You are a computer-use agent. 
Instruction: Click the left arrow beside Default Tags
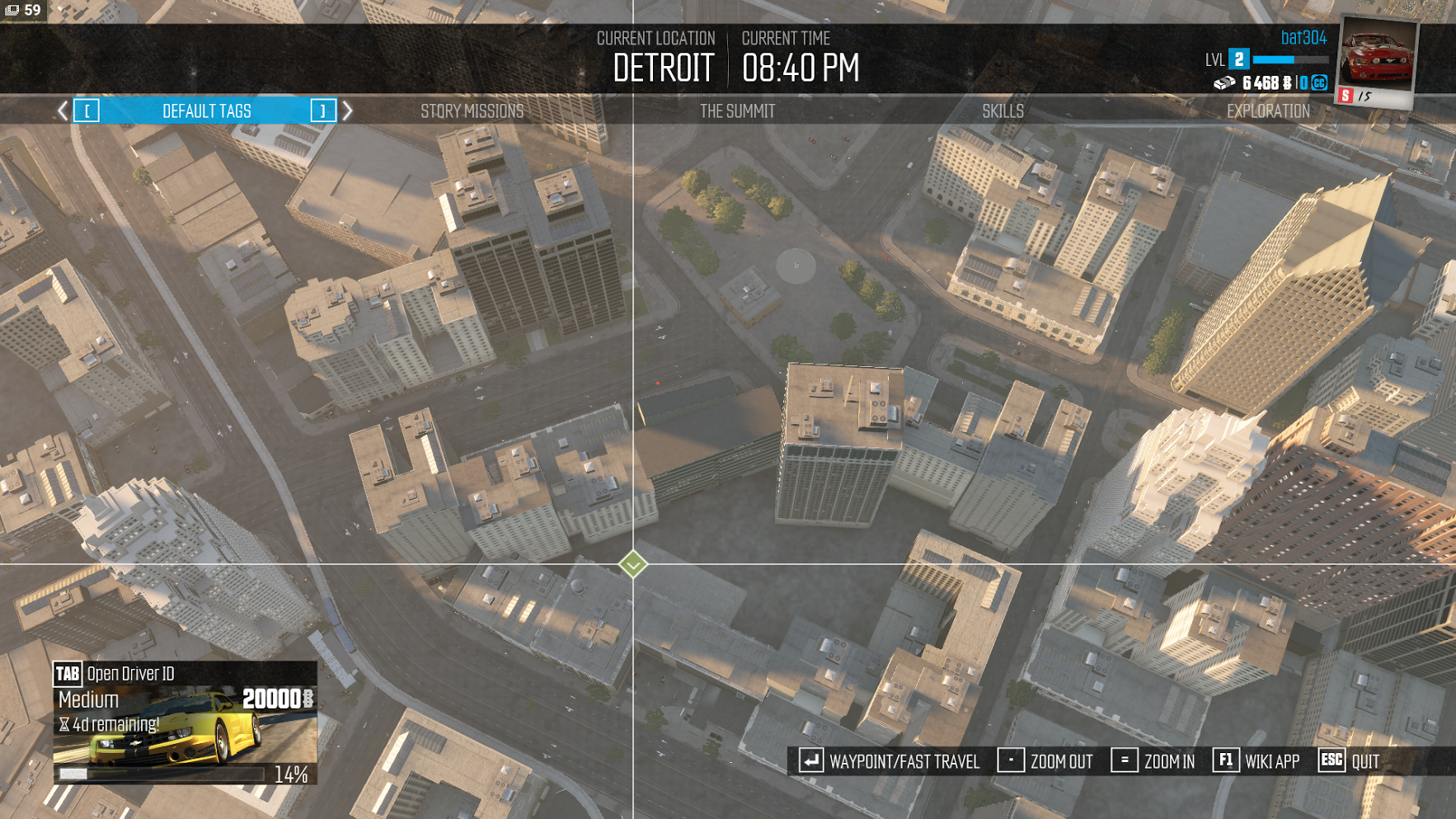pos(63,111)
